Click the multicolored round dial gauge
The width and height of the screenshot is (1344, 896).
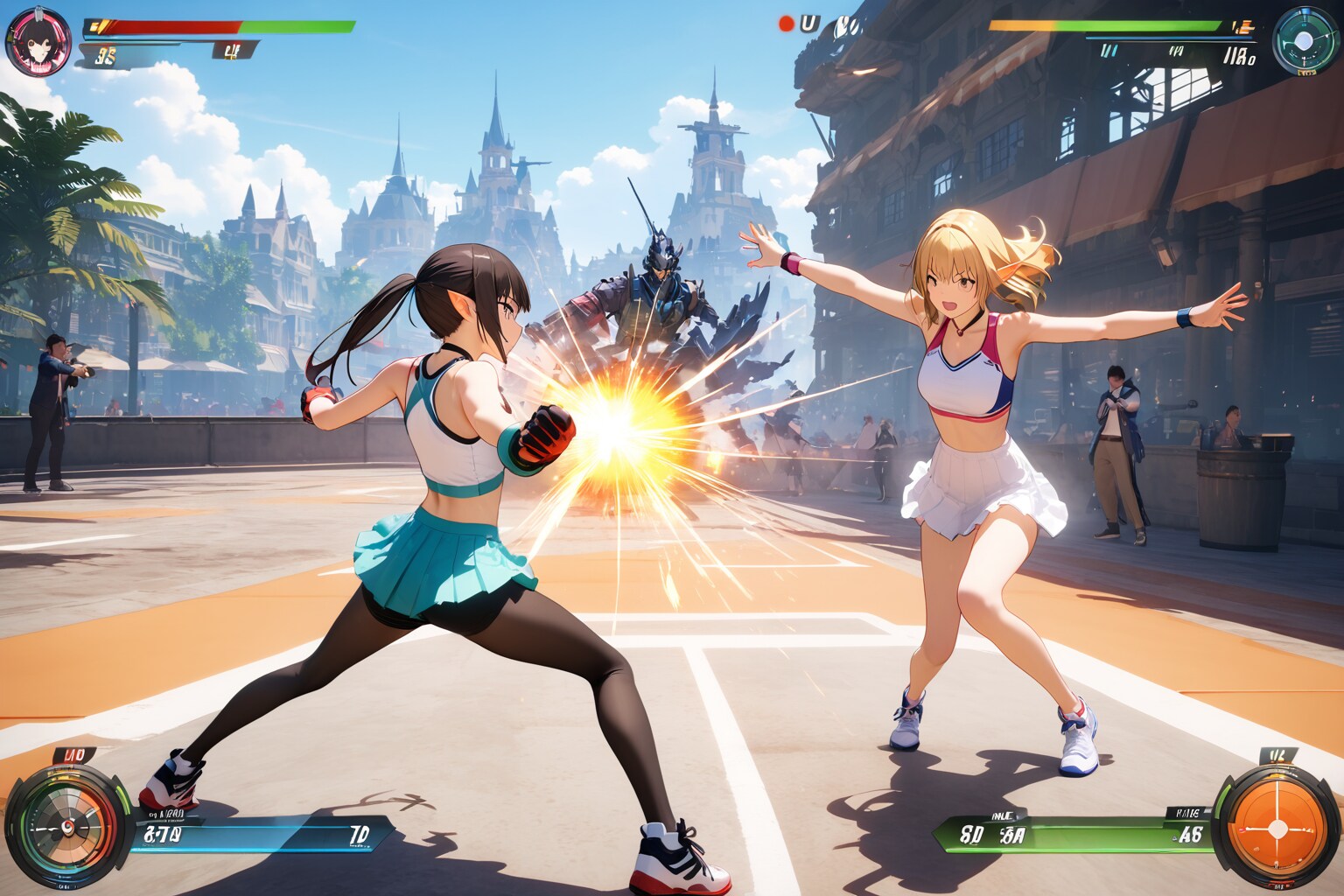click(x=65, y=825)
